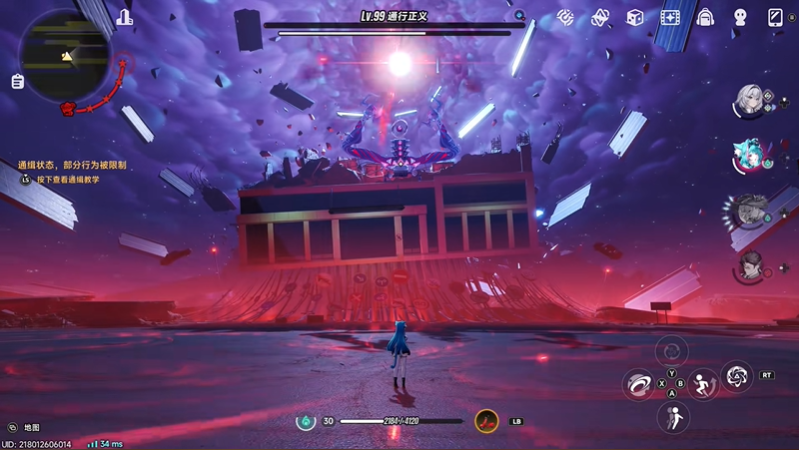Switch to the silver-haired party character
This screenshot has width=799, height=450.
(x=748, y=101)
